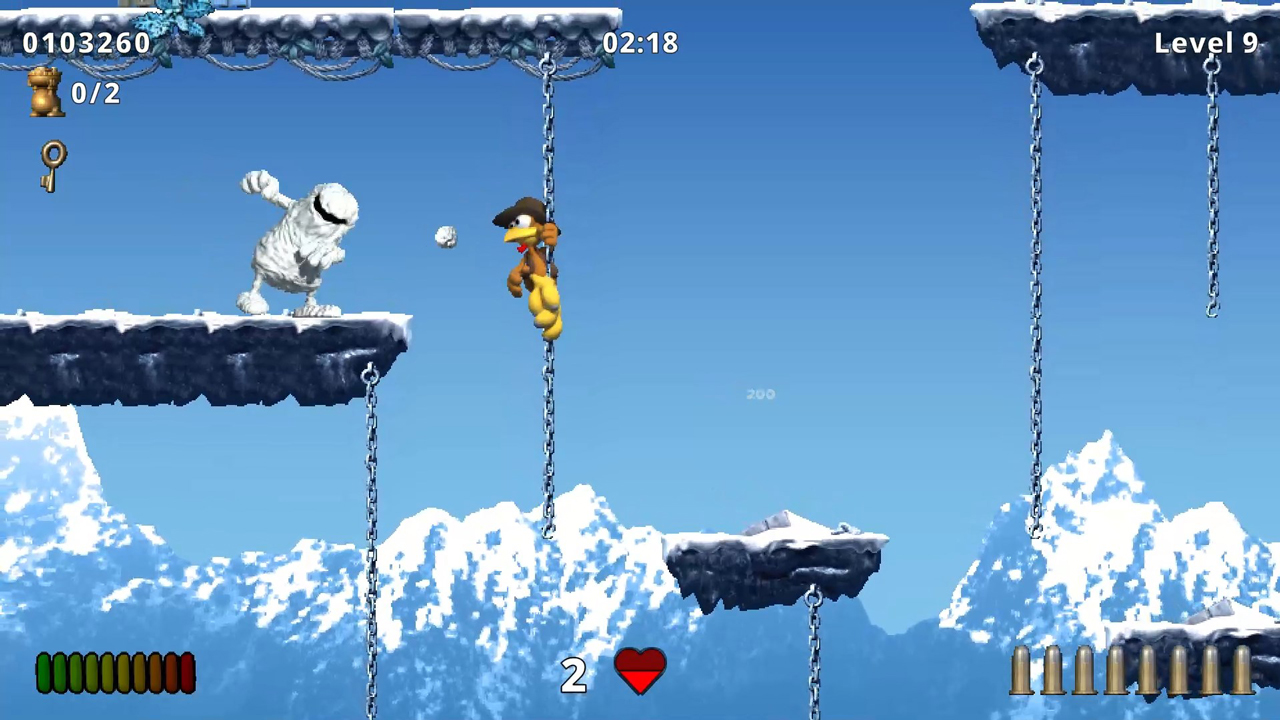This screenshot has width=1280, height=720.
Task: Click the Level 9 label
Action: tap(1206, 42)
